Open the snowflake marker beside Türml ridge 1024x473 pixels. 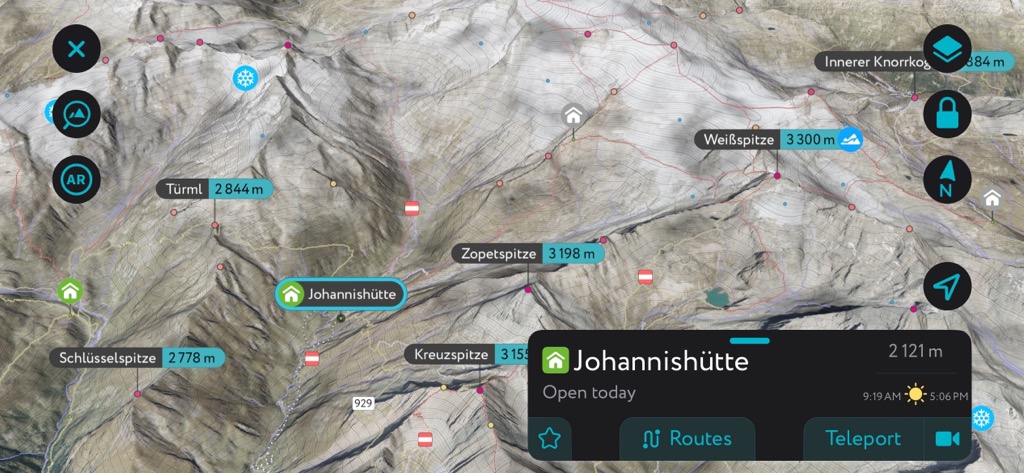(244, 77)
